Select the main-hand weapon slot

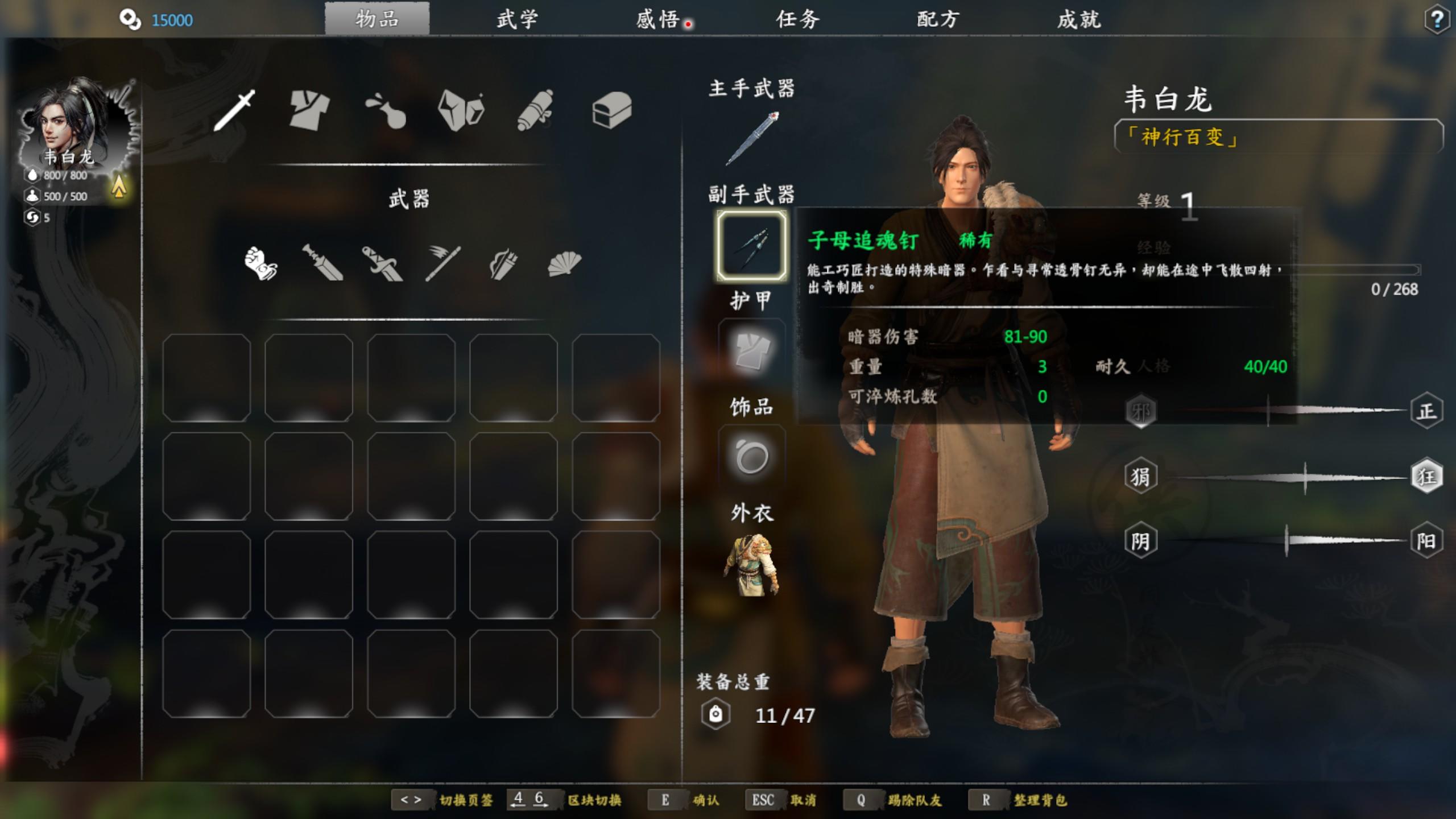[x=752, y=139]
